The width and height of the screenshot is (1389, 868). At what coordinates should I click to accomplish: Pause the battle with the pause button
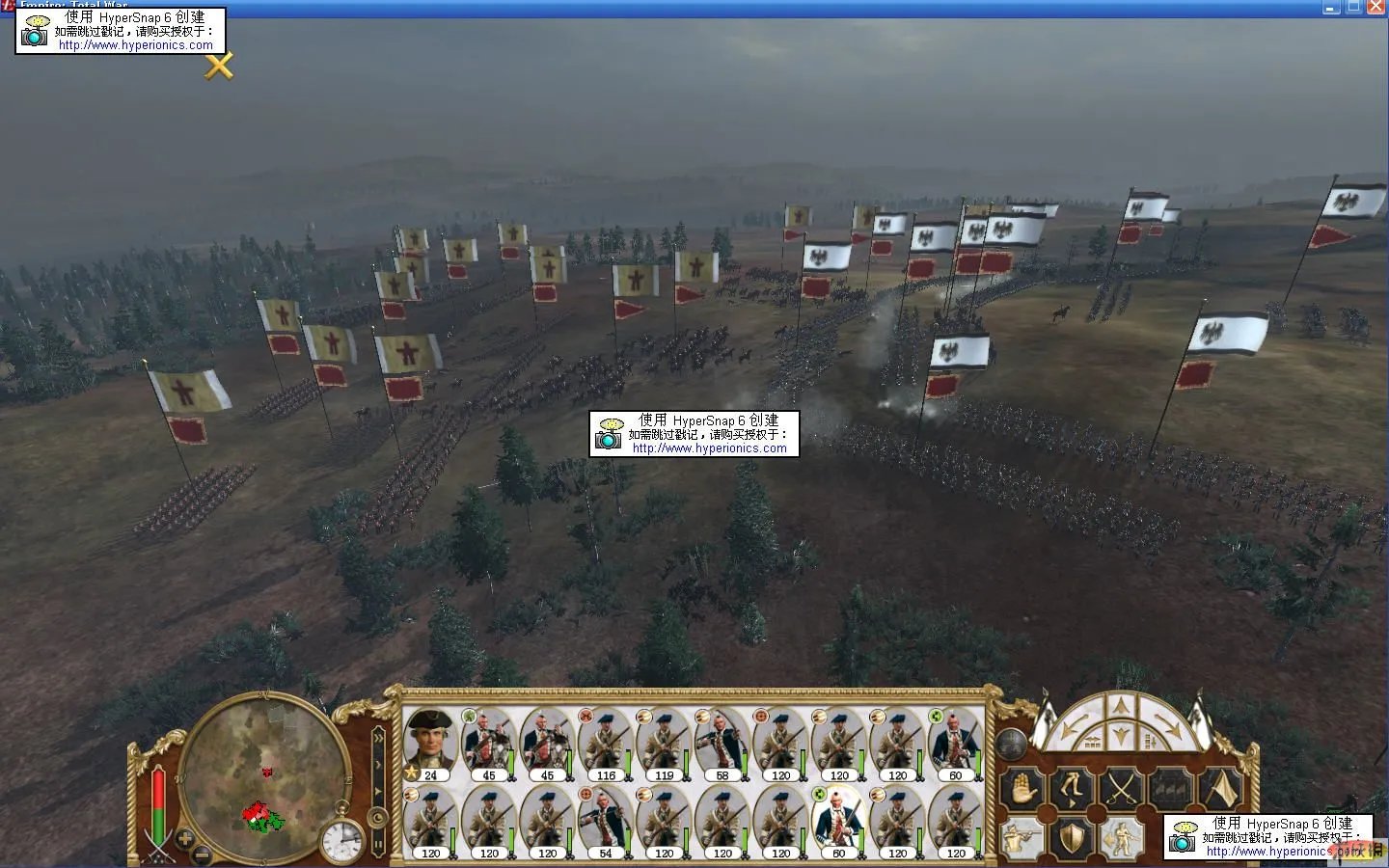[377, 846]
